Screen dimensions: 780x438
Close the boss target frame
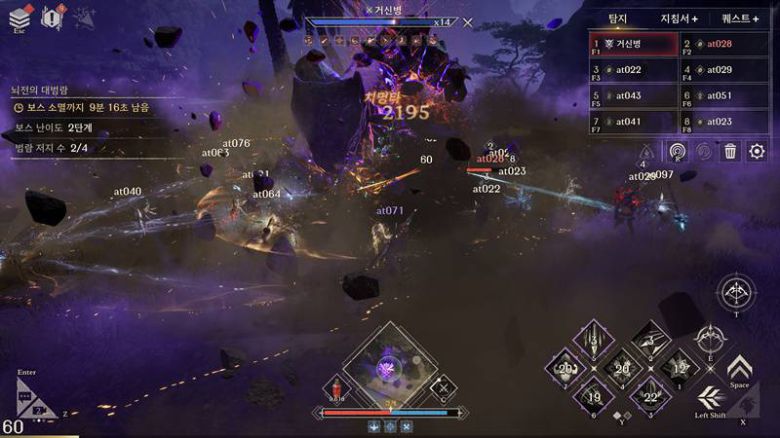[467, 22]
